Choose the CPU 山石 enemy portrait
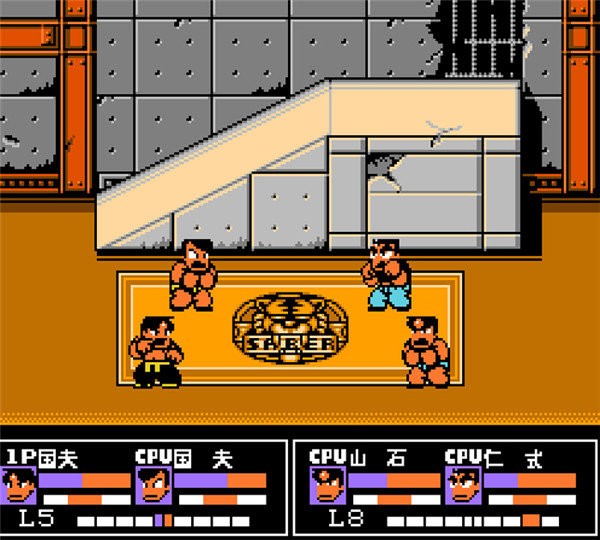 point(326,487)
